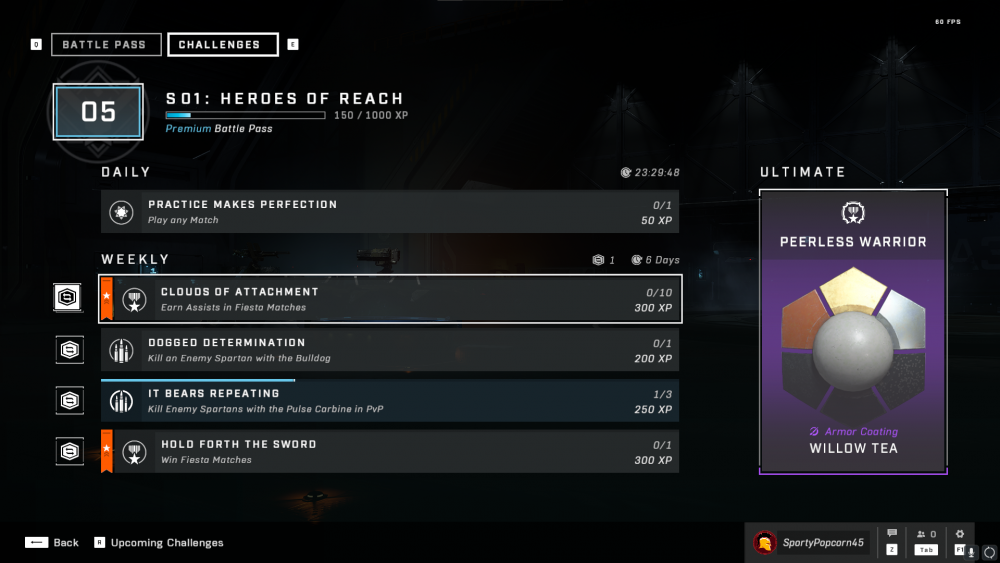Open the settings gear icon
Screen dimensions: 1000x563
click(960, 535)
